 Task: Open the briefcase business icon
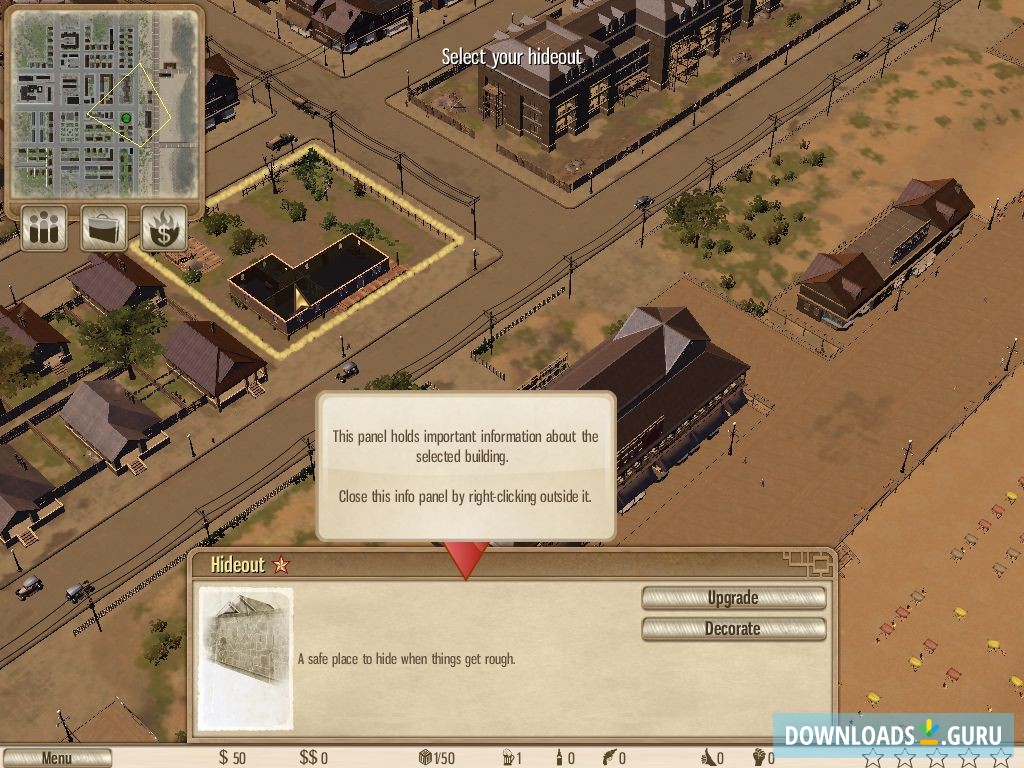(104, 228)
